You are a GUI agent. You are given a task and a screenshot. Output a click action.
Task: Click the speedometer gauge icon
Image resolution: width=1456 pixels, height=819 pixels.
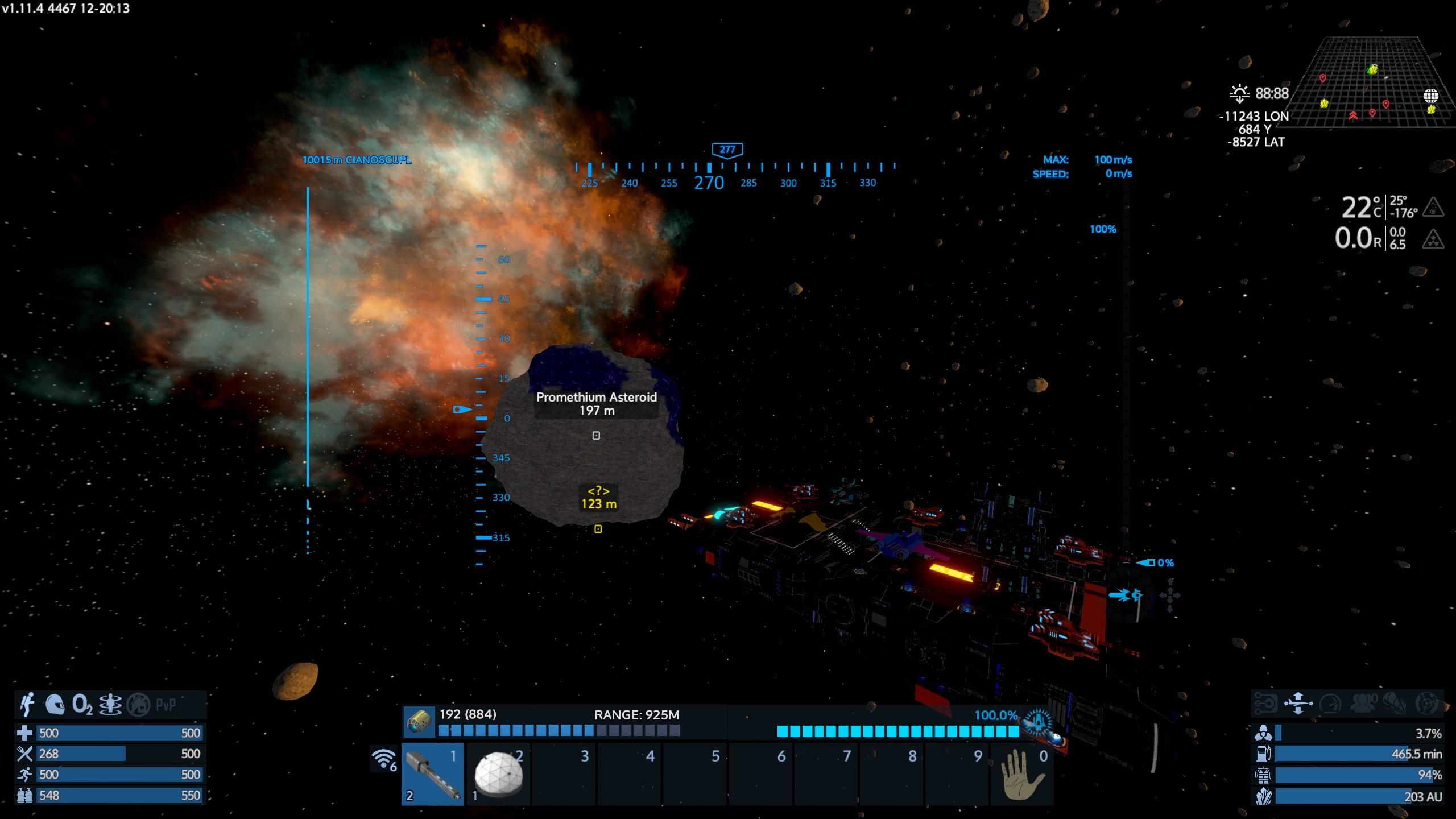coord(1331,704)
